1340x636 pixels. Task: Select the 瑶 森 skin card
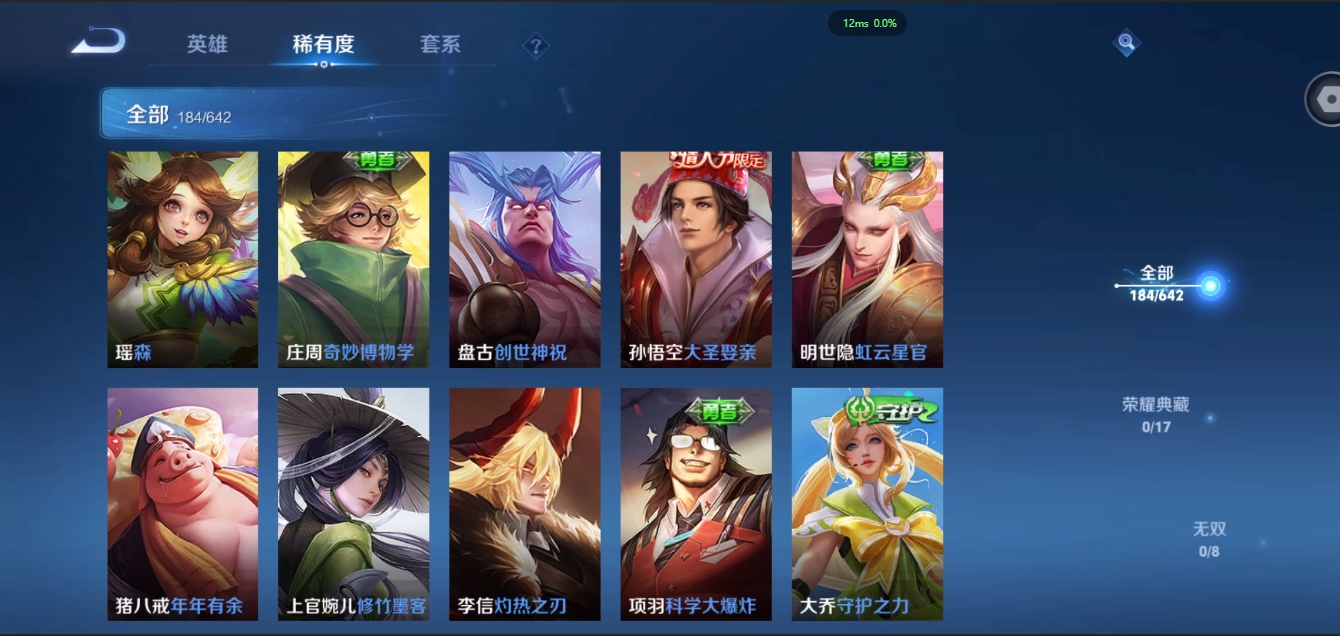[x=183, y=259]
